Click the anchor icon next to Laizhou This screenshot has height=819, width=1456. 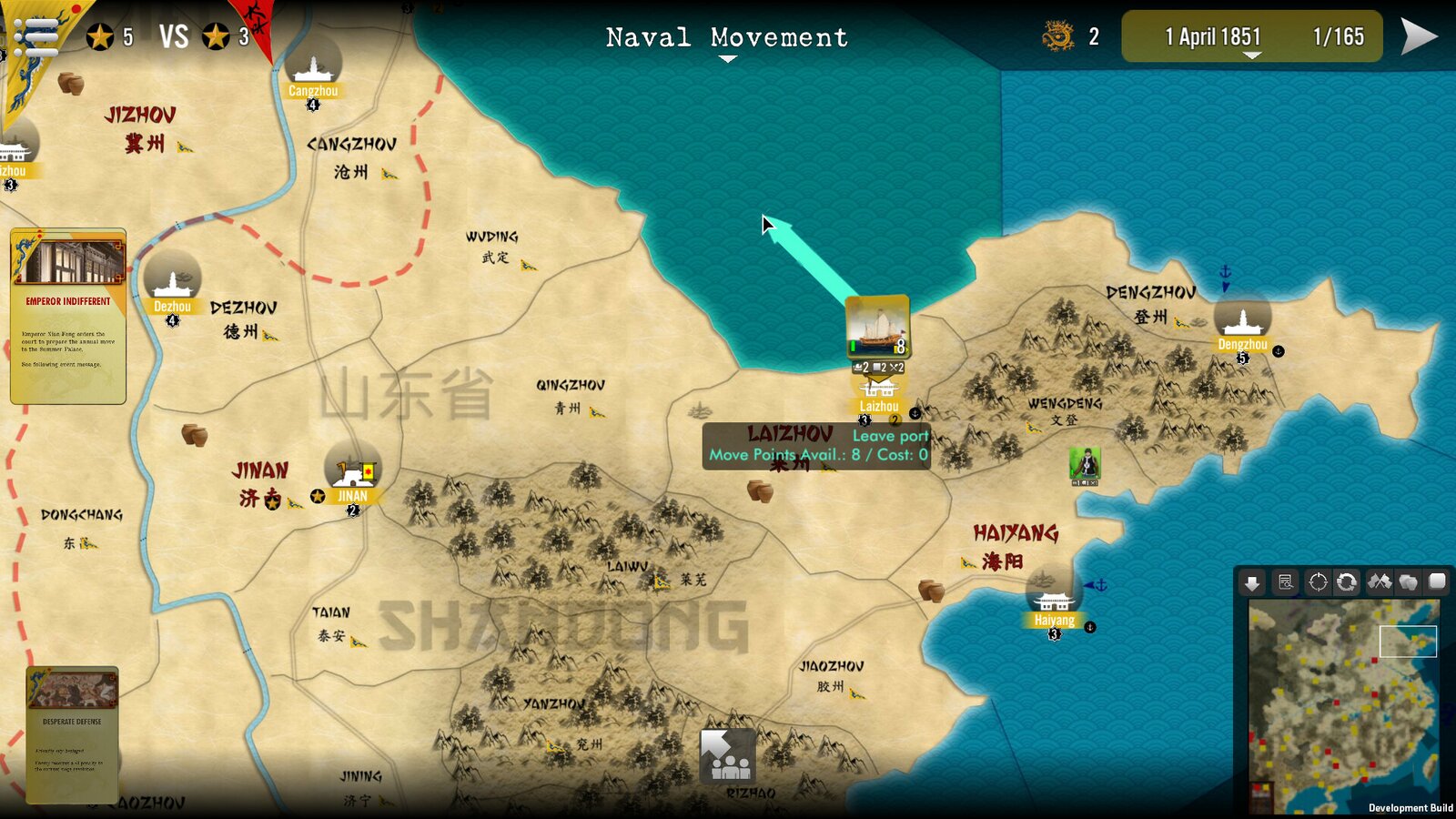915,413
